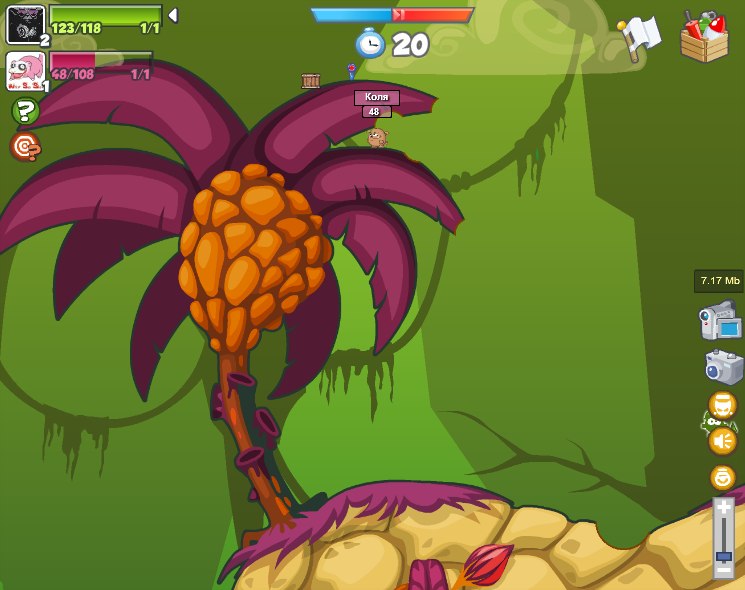Take a screenshot with the photo camera
745x590 pixels.
(723, 366)
